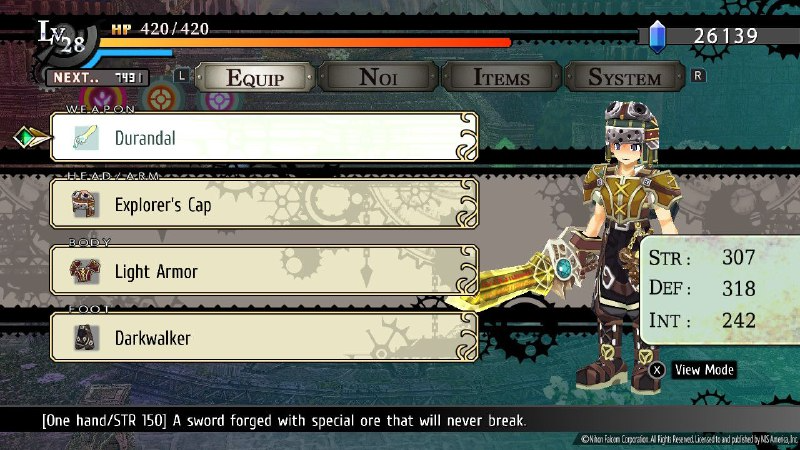800x450 pixels.
Task: Select the Light Armor body slot
Action: 264,271
